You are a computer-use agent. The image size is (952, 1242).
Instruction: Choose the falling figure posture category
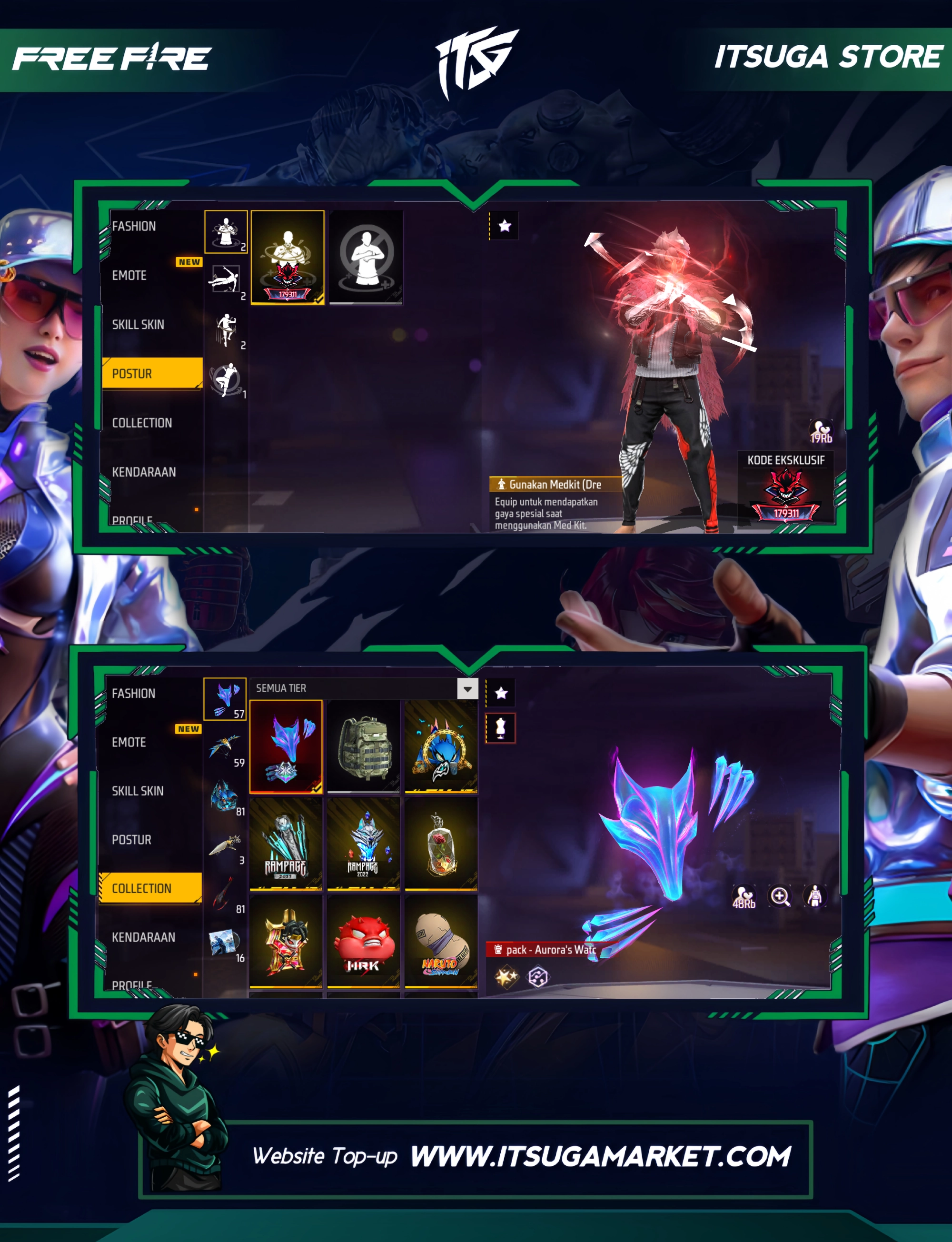(226, 280)
